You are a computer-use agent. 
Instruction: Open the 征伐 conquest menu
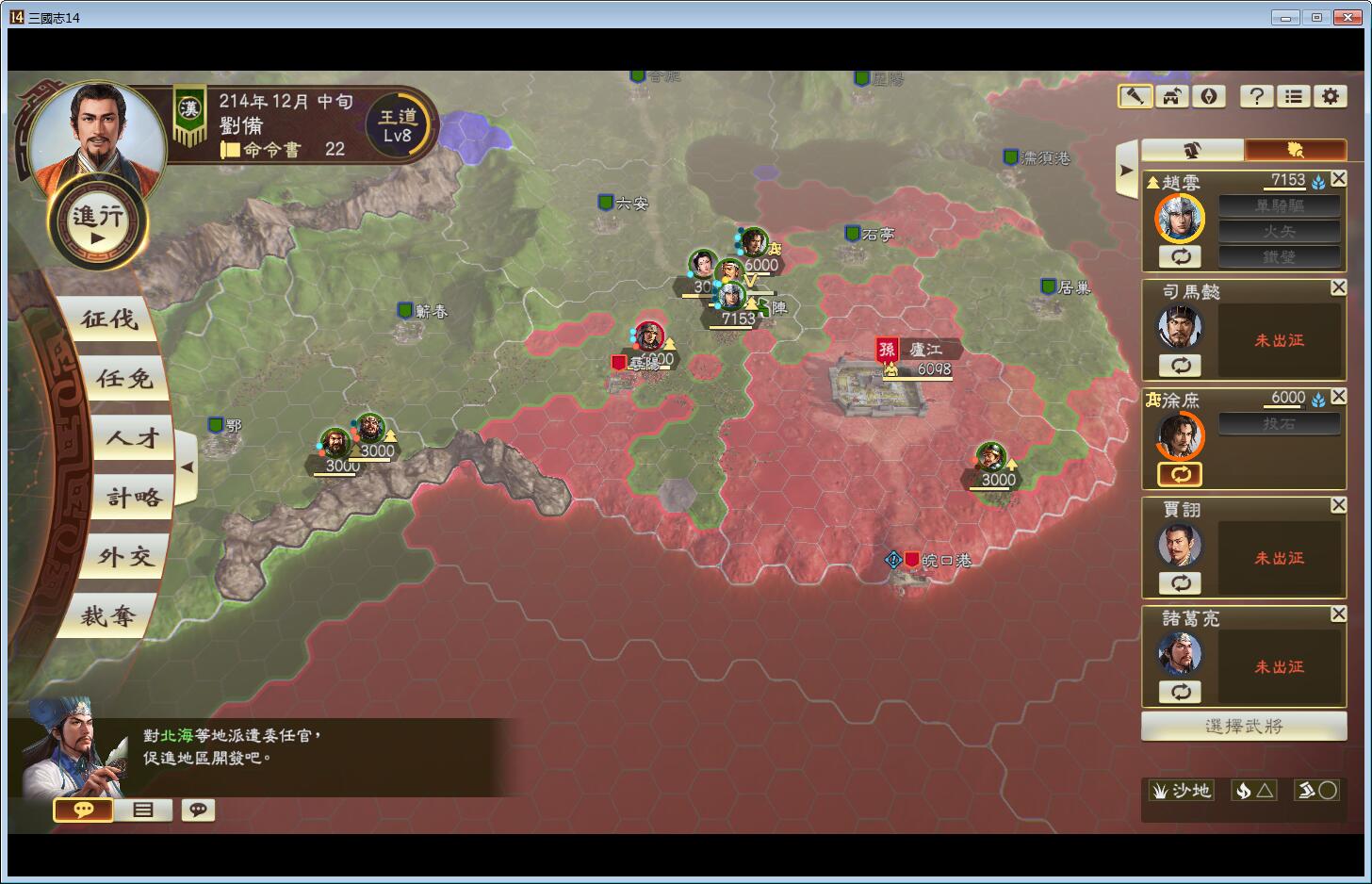pos(110,319)
